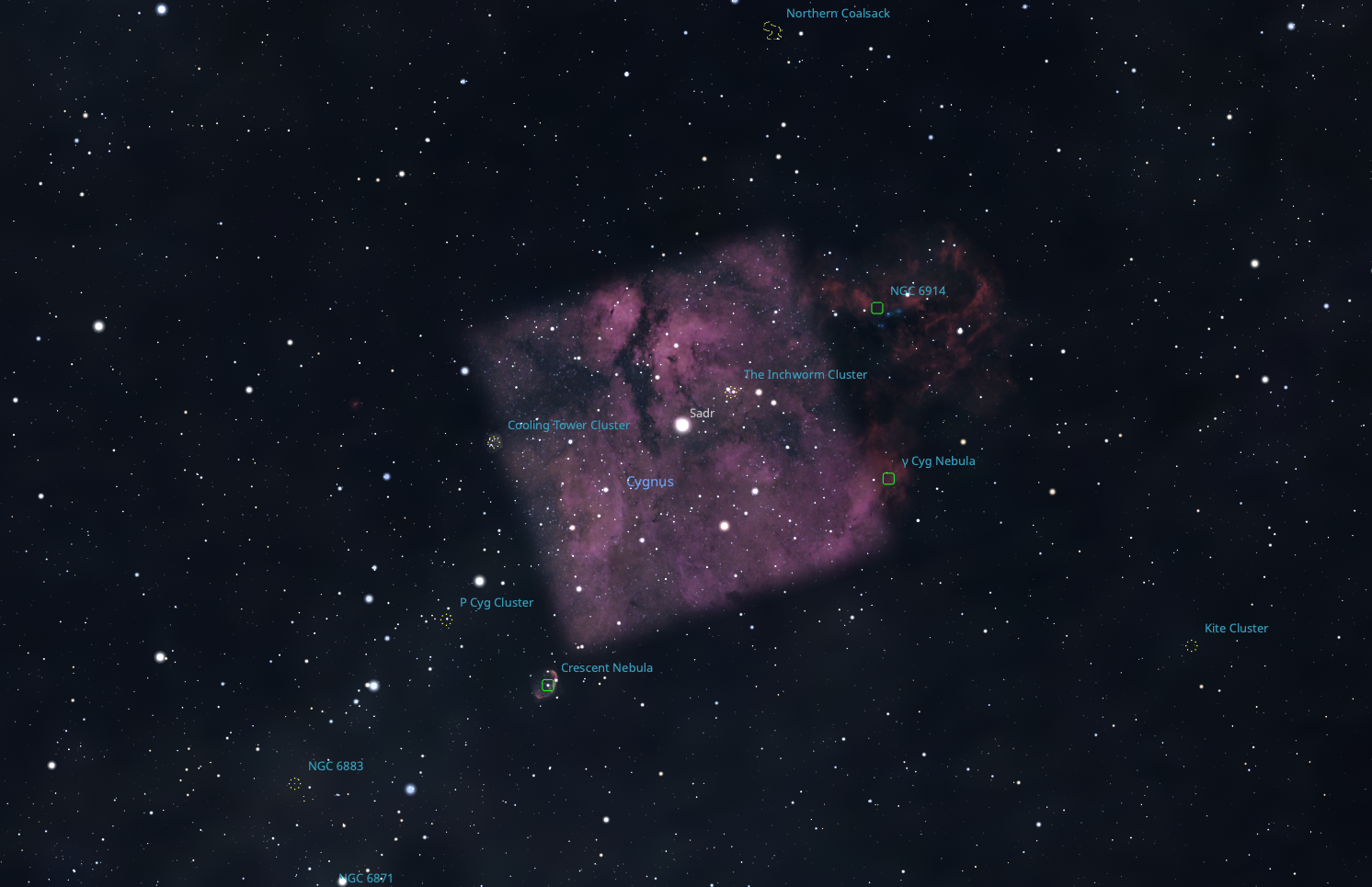Select the Northern Coalsack marker
1372x887 pixels.
[772, 31]
